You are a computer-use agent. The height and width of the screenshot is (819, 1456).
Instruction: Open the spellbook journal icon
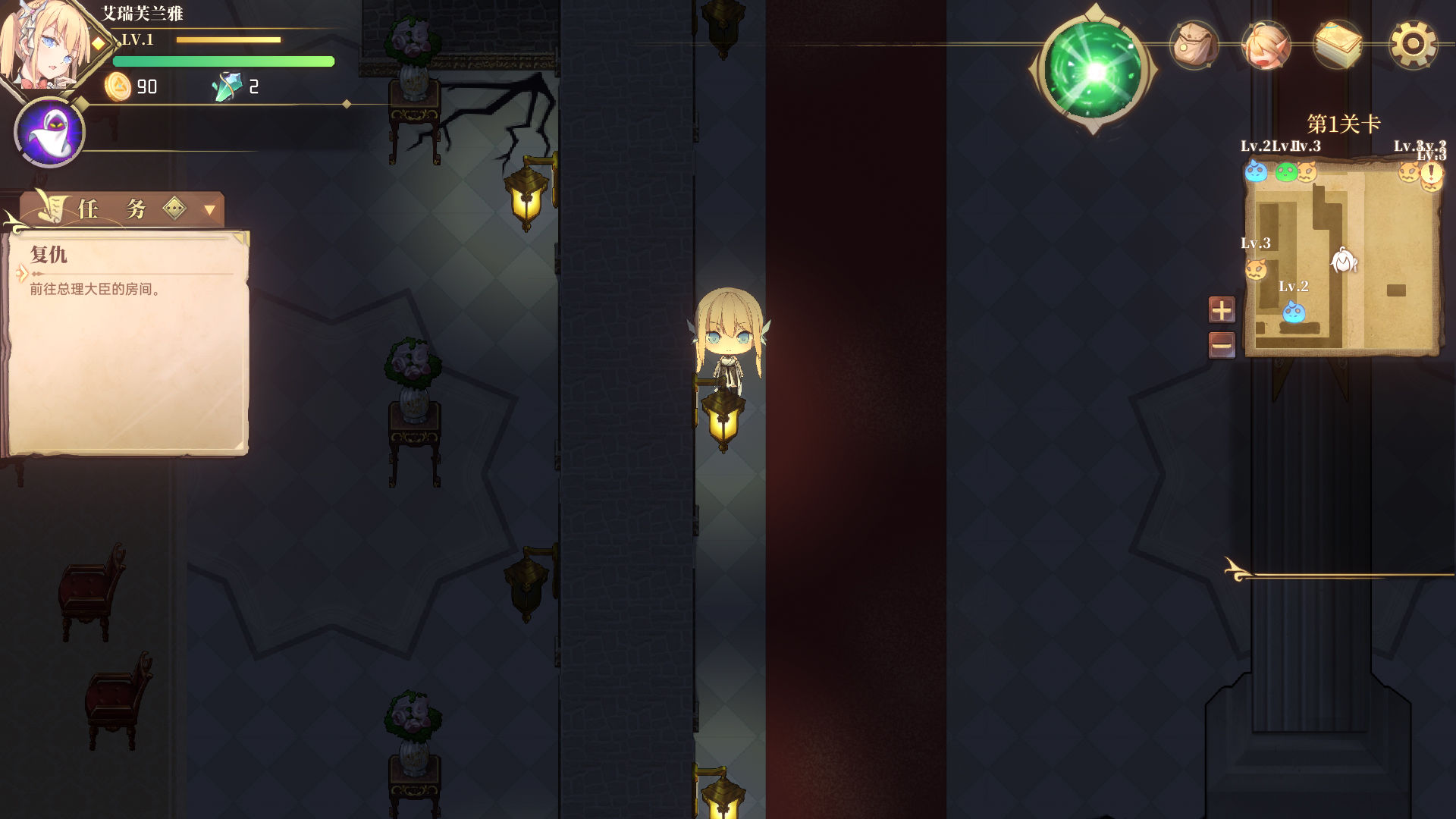click(x=1338, y=45)
